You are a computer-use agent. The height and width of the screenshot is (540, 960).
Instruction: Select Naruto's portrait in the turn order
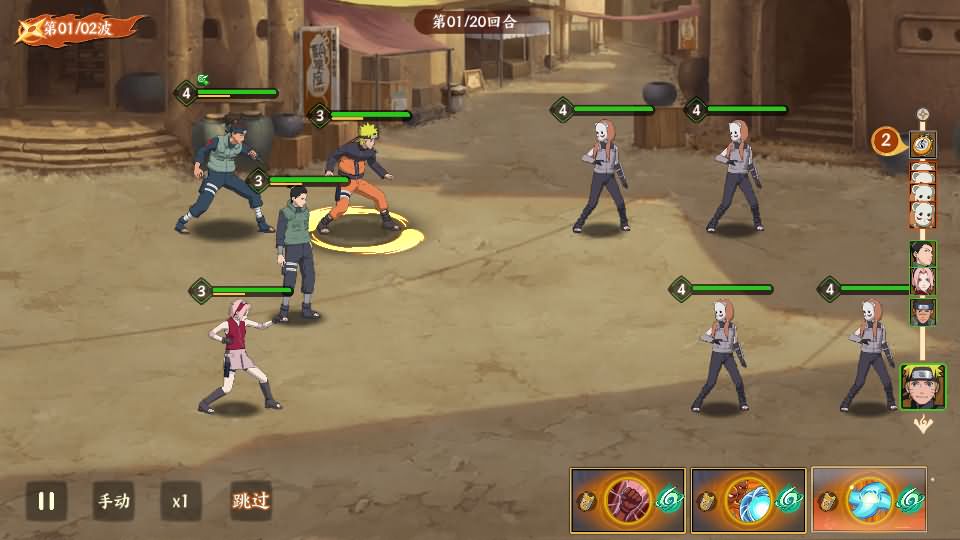[922, 387]
